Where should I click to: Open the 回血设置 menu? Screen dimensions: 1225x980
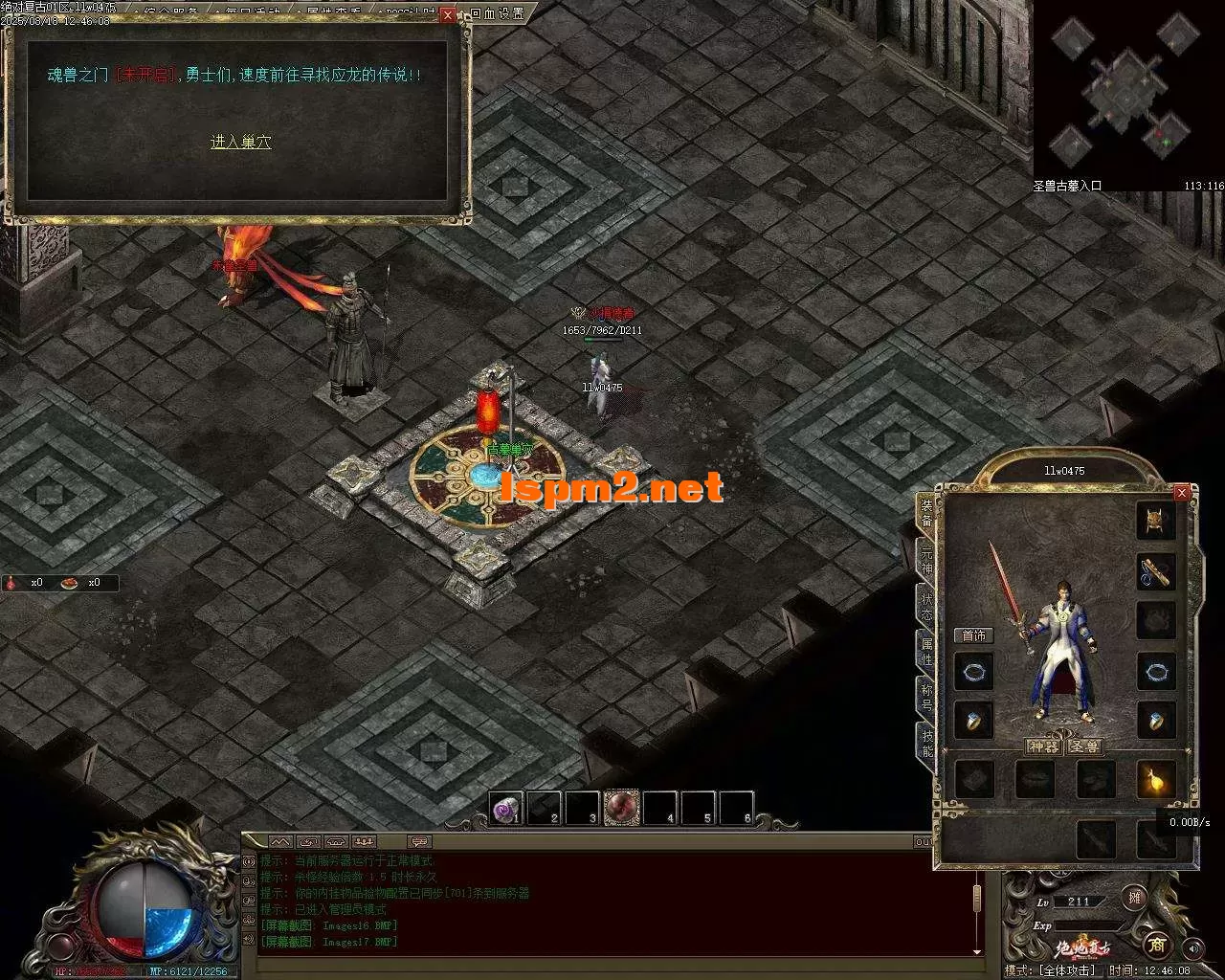[x=498, y=13]
